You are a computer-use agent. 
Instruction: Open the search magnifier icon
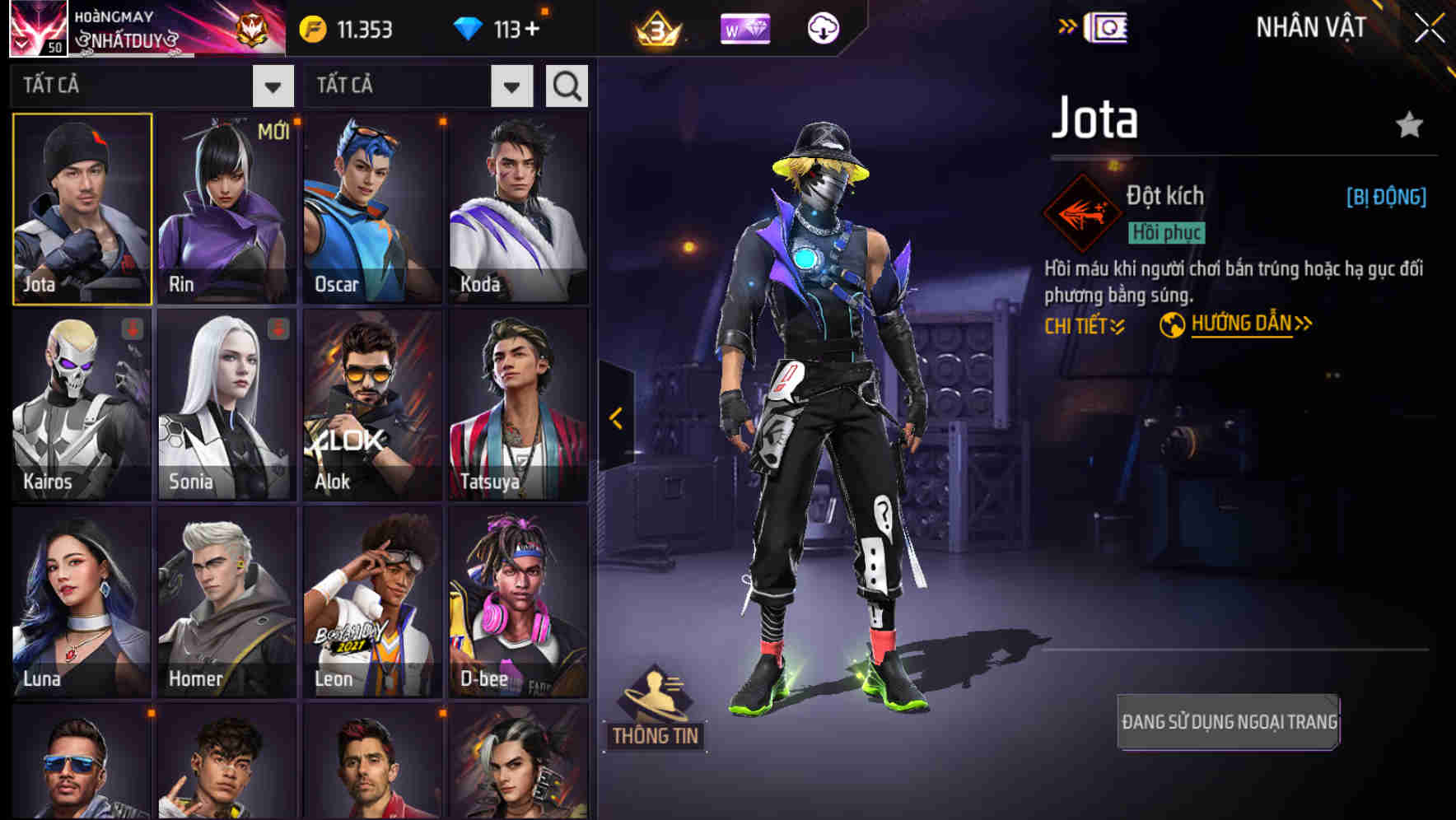pos(566,85)
